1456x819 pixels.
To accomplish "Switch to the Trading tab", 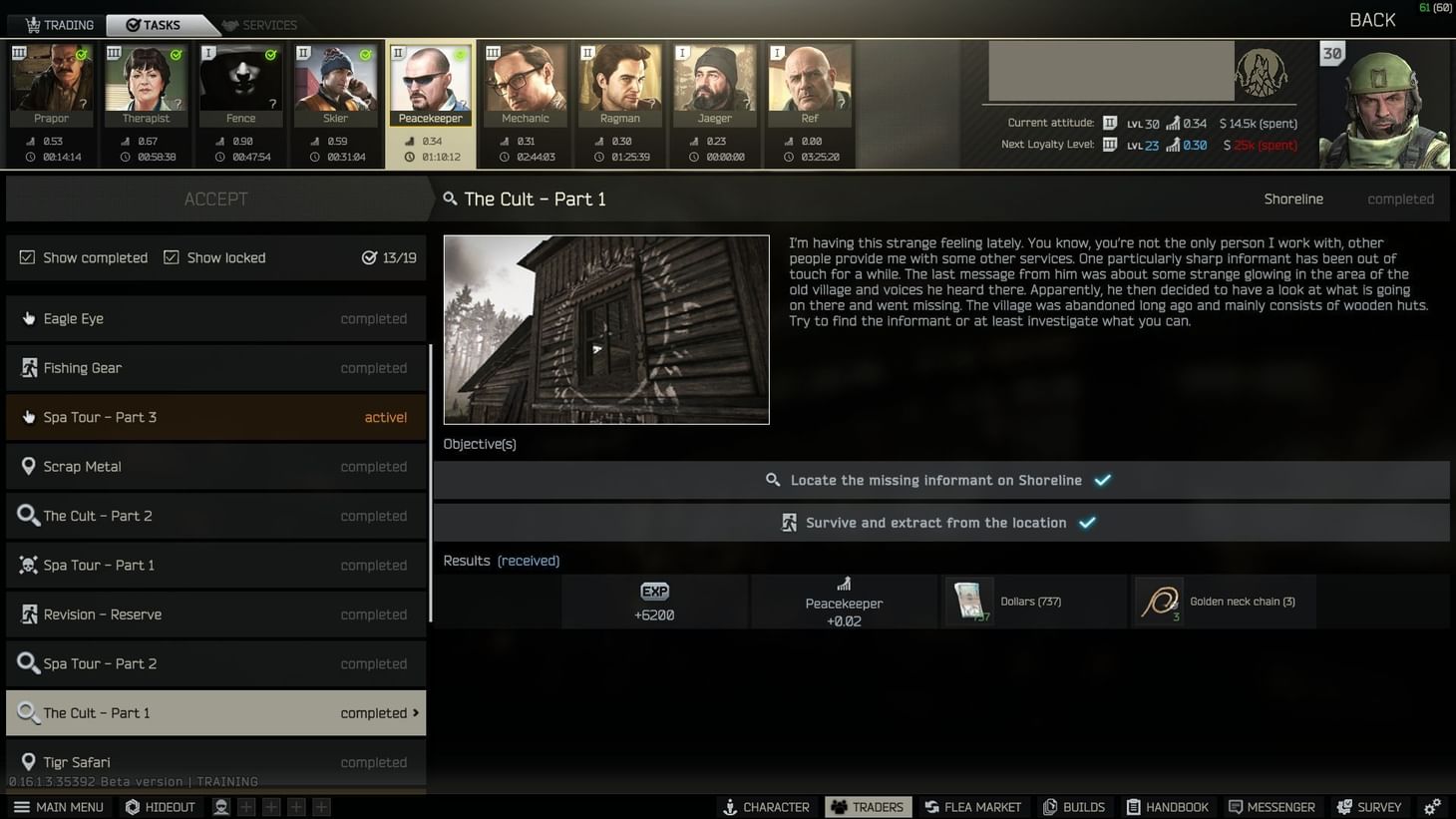I will pyautogui.click(x=57, y=24).
